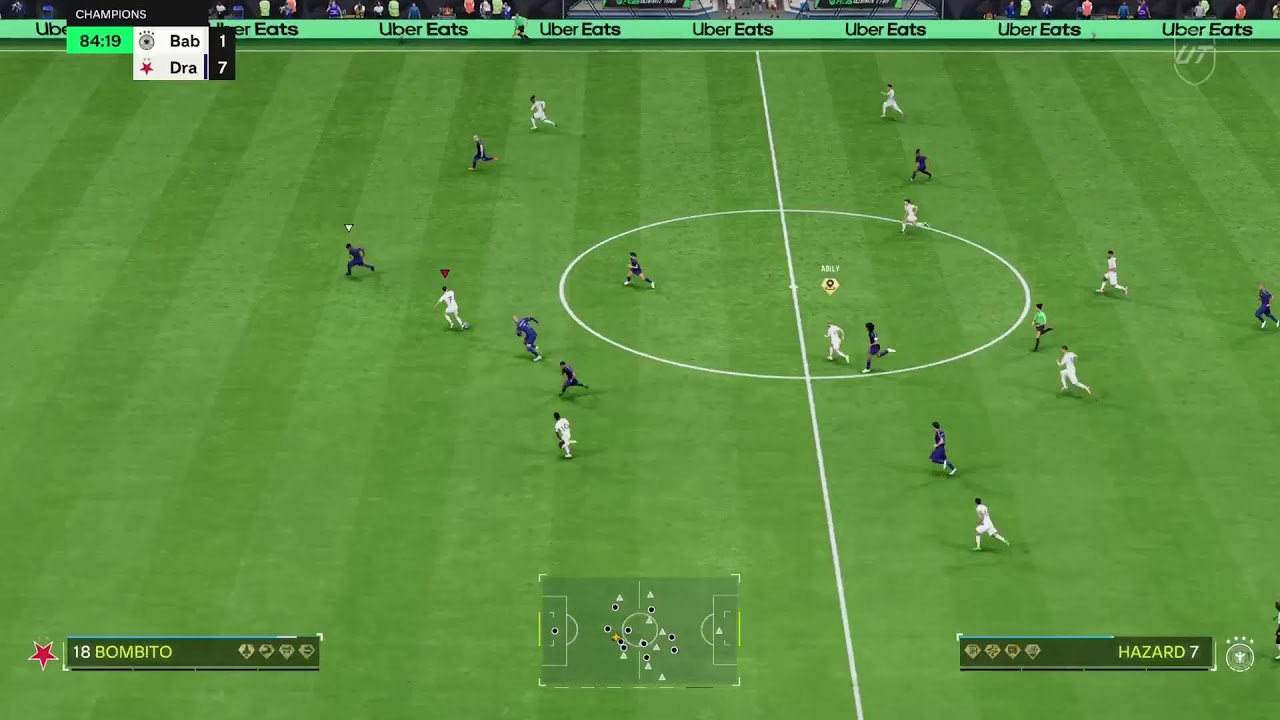
Task: Click Hazard's leftmost PlayStyle diamond badge
Action: pos(973,651)
